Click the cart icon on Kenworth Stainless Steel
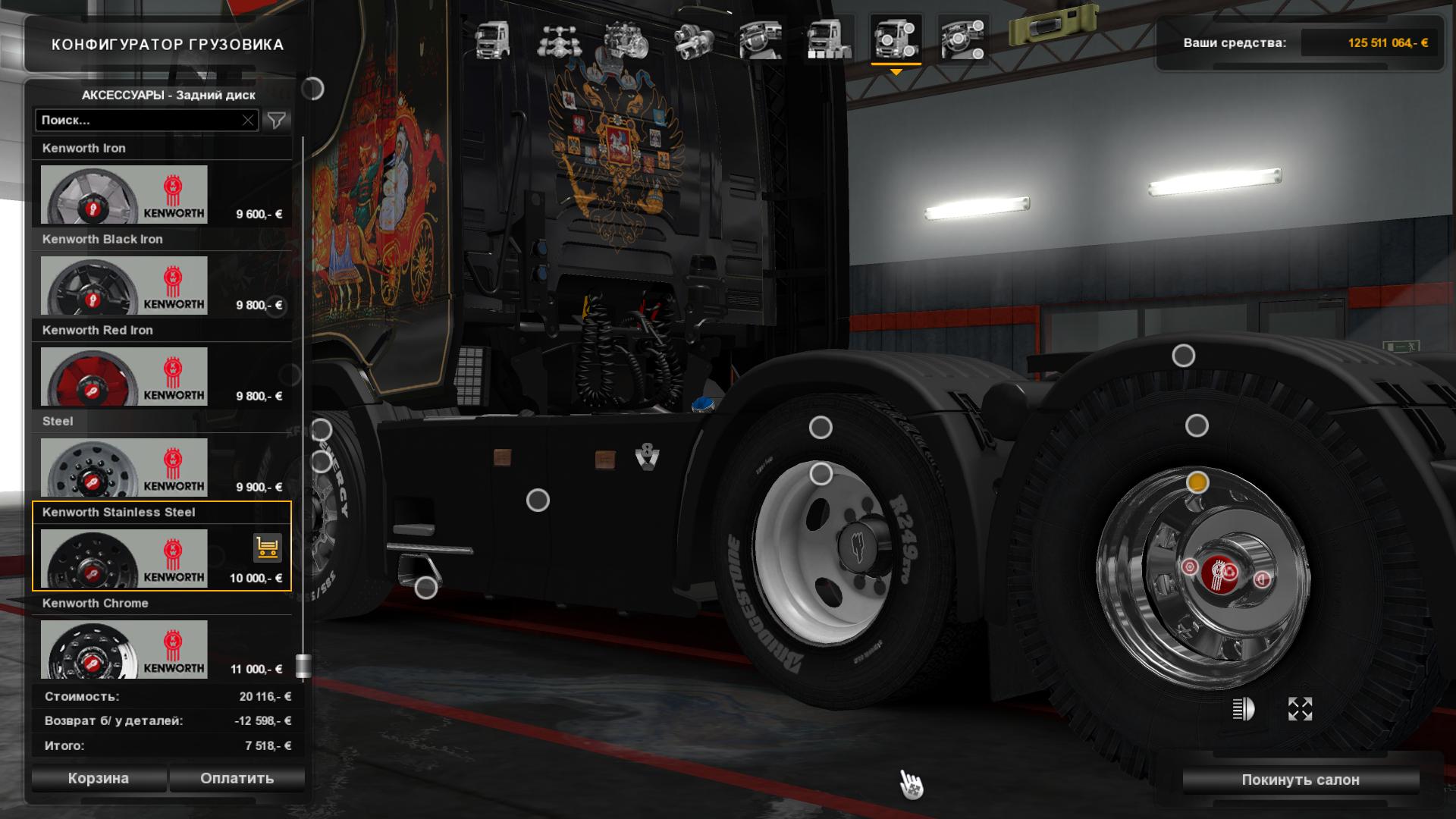The height and width of the screenshot is (819, 1456). [267, 547]
